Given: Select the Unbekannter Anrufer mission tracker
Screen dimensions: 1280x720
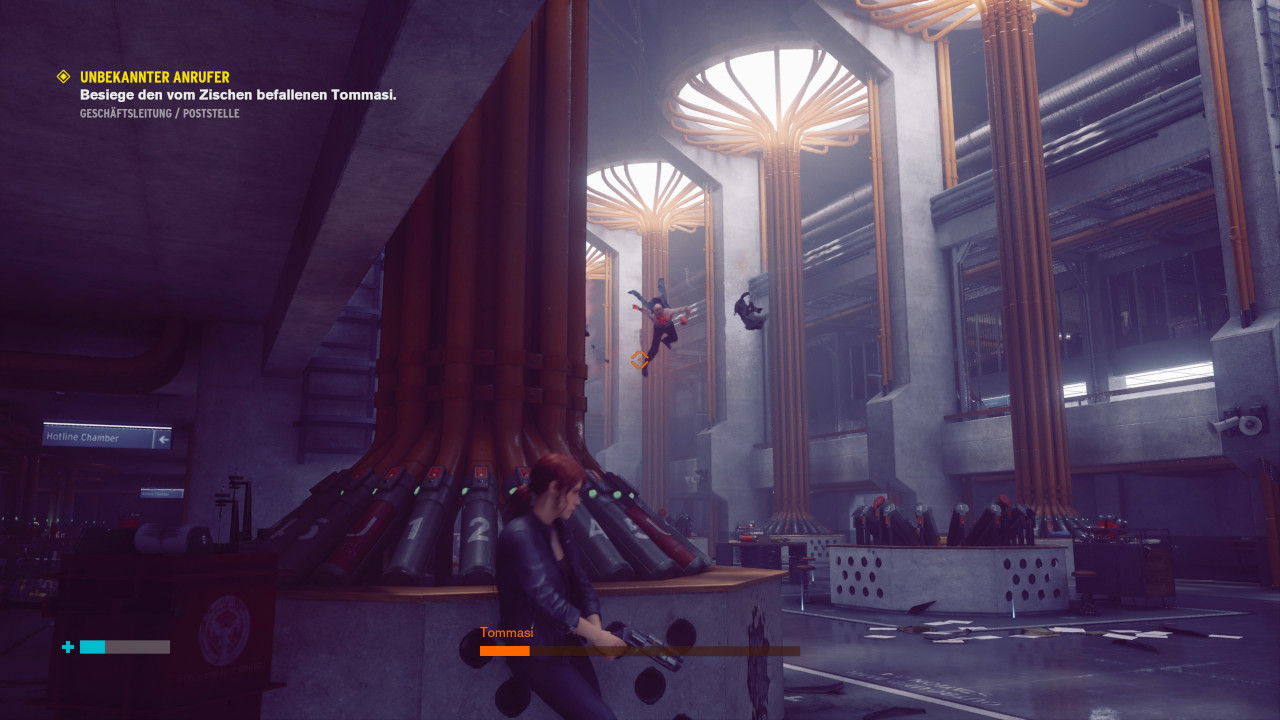Looking at the screenshot, I should (155, 77).
